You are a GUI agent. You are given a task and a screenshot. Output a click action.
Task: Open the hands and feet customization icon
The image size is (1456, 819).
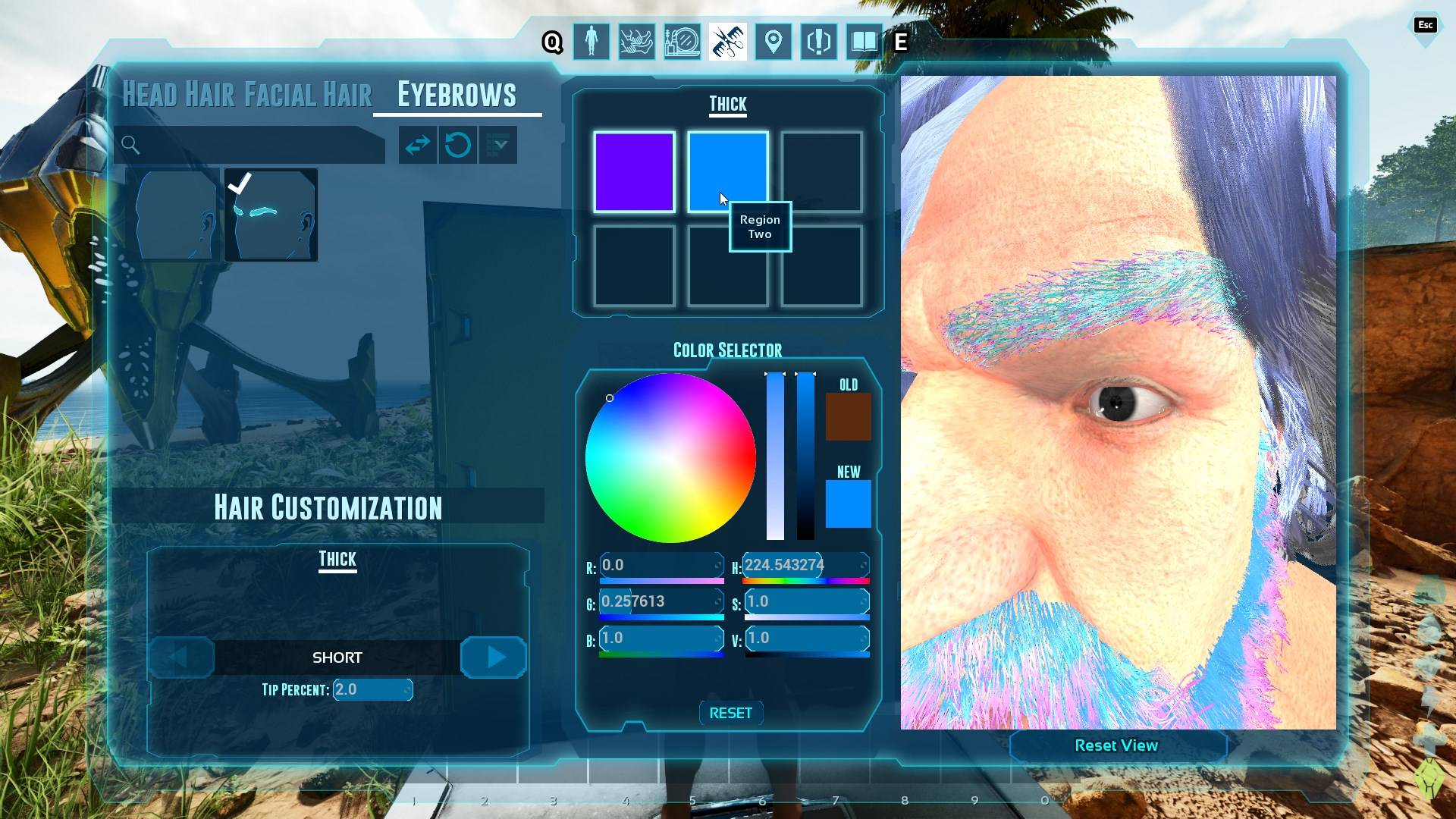636,42
